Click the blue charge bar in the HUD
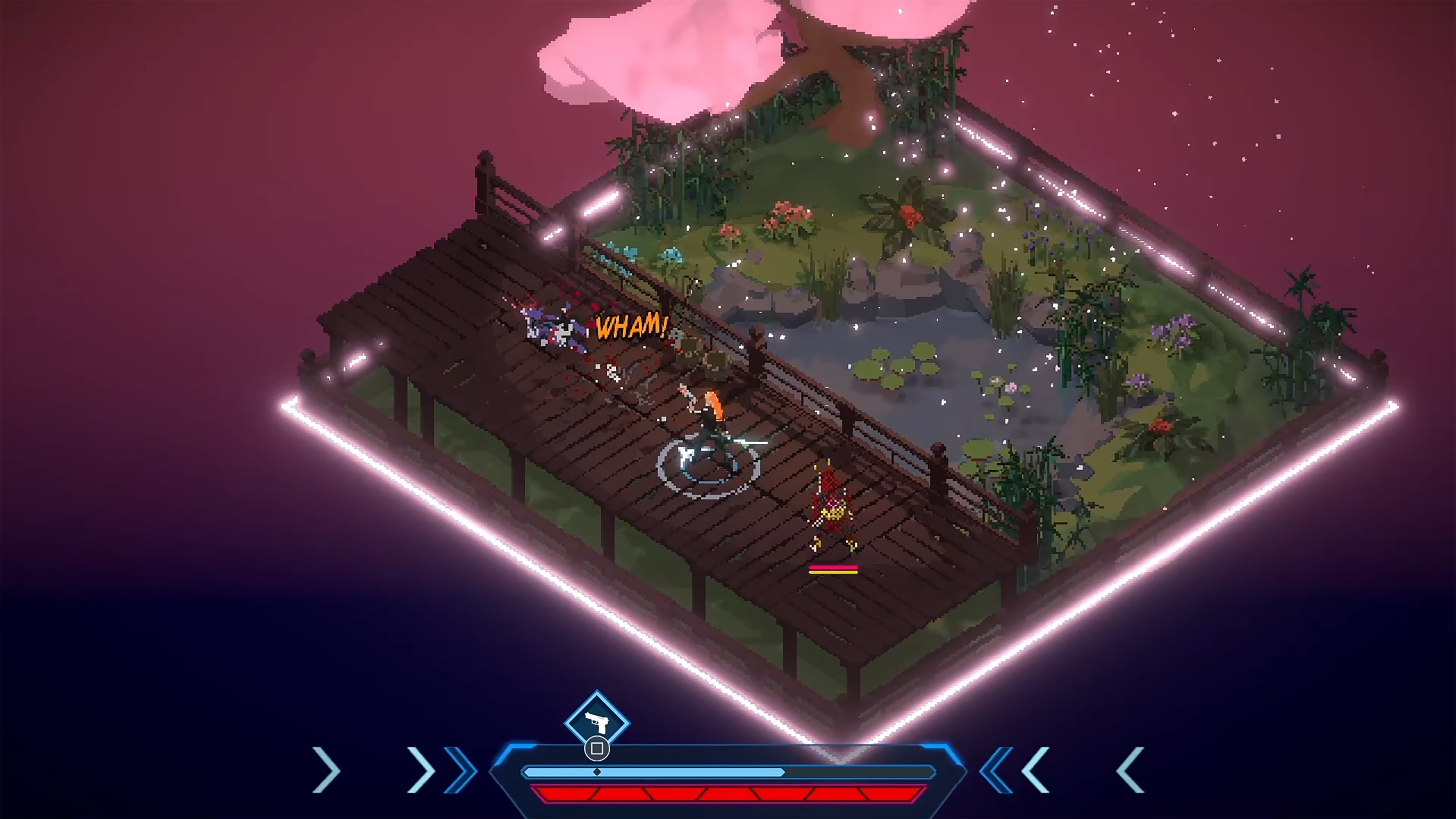This screenshot has height=819, width=1456. pyautogui.click(x=706, y=772)
